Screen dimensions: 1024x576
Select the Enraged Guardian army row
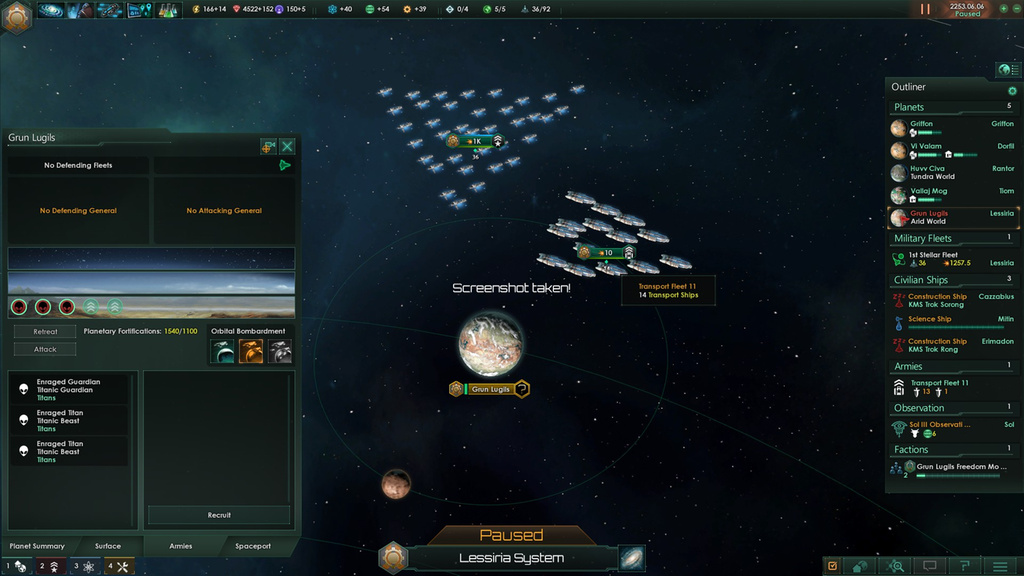coord(69,389)
